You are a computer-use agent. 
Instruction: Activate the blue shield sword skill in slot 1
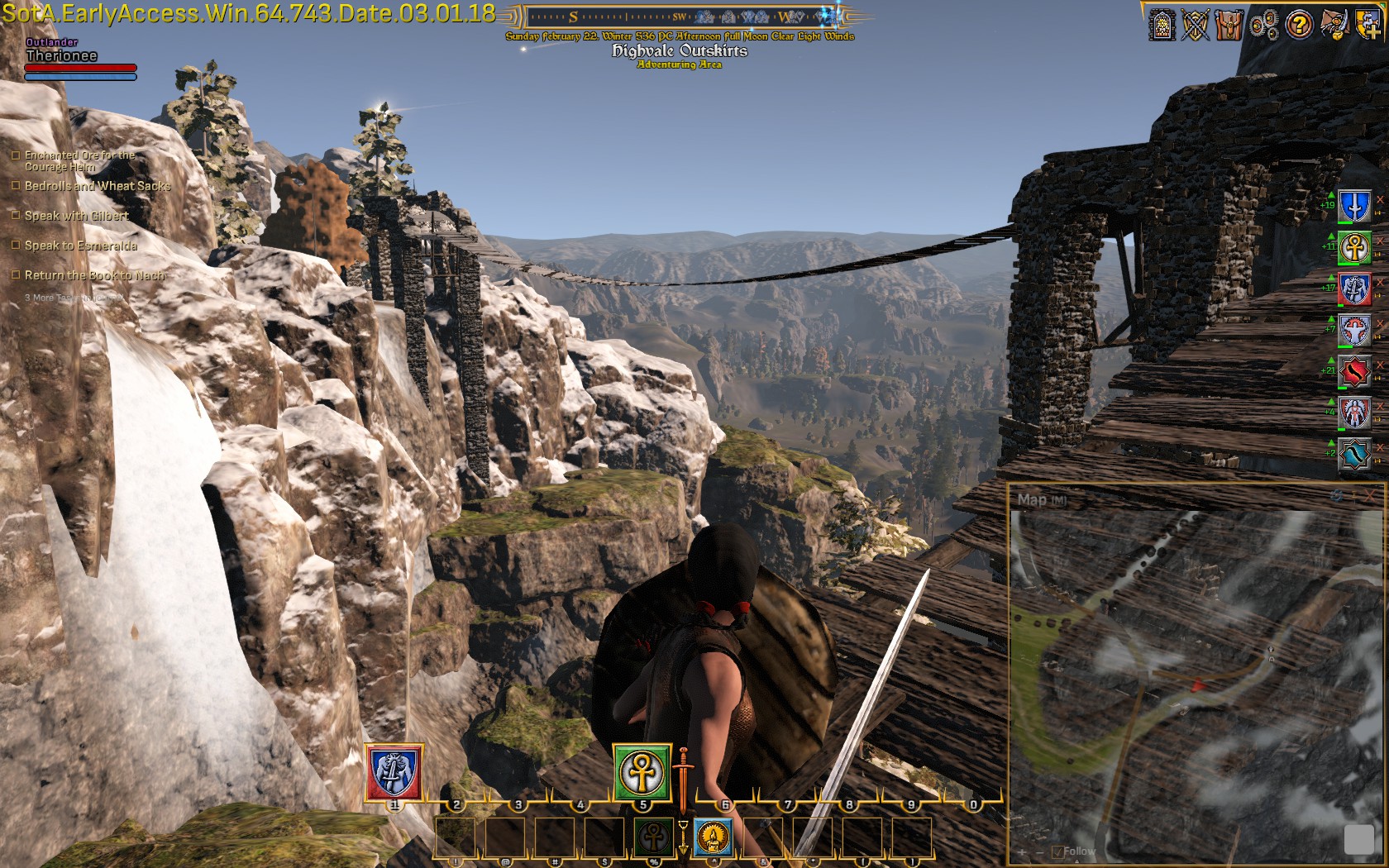(x=394, y=772)
